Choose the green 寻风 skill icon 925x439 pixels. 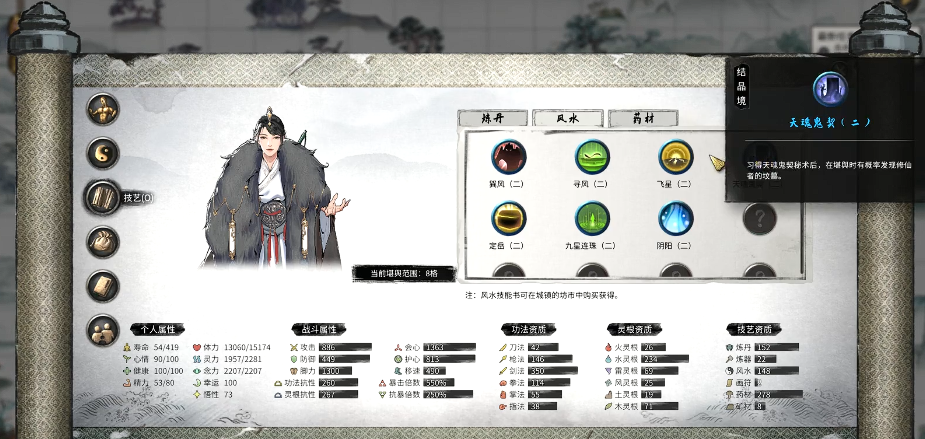pyautogui.click(x=592, y=157)
